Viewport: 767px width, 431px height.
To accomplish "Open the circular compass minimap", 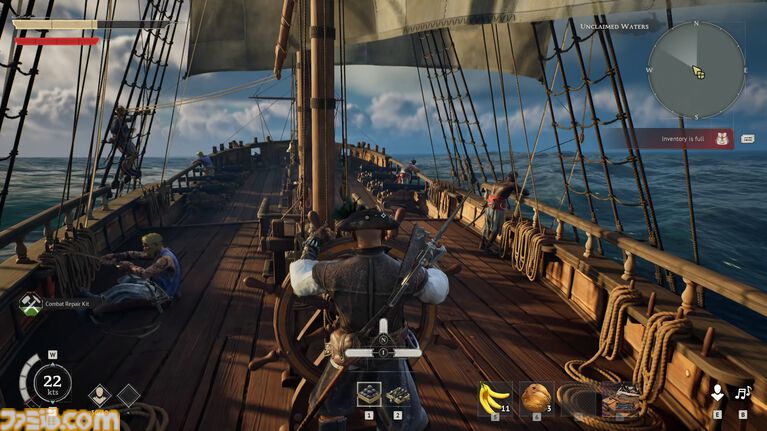I will click(x=696, y=70).
